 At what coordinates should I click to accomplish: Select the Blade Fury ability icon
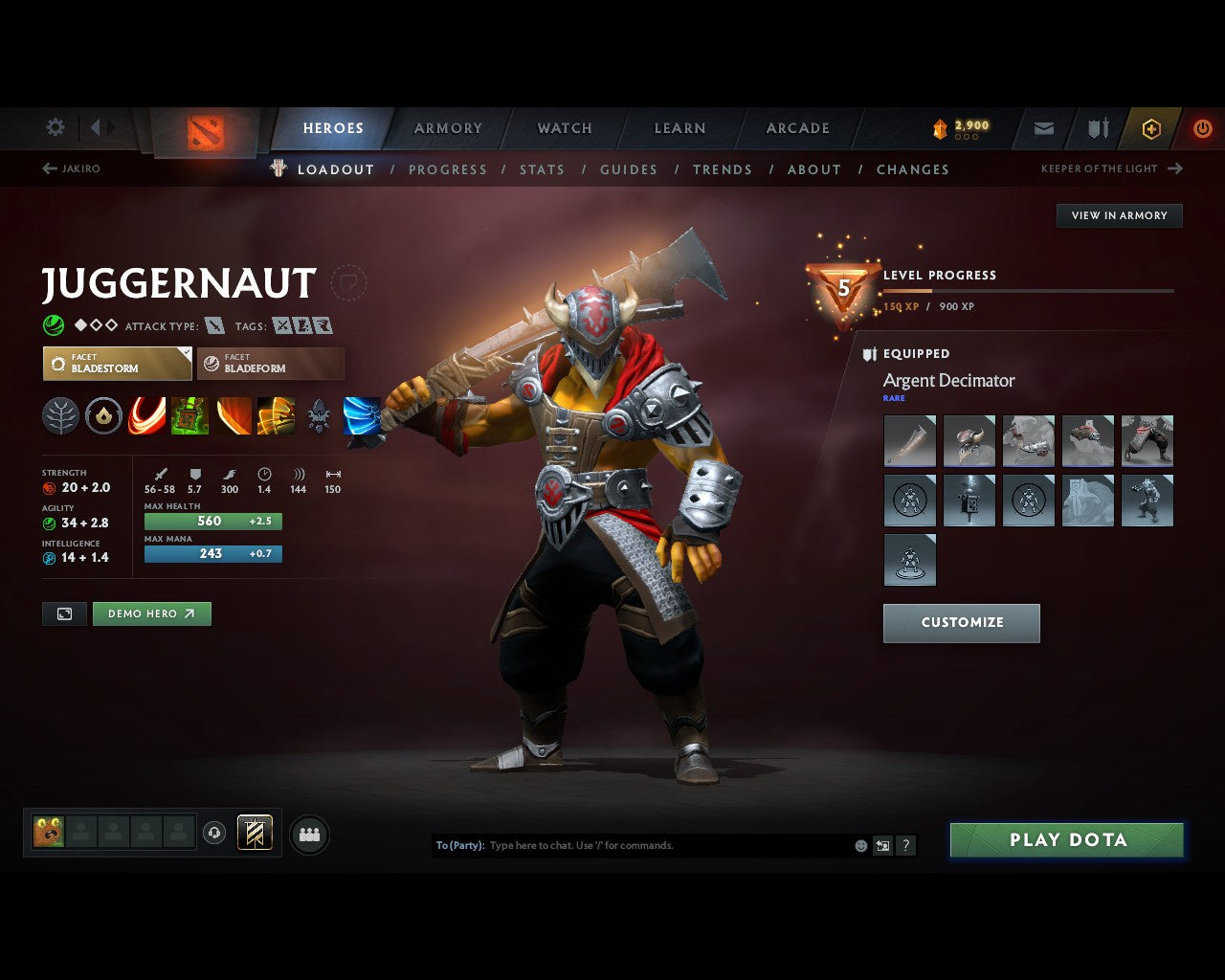click(x=146, y=415)
